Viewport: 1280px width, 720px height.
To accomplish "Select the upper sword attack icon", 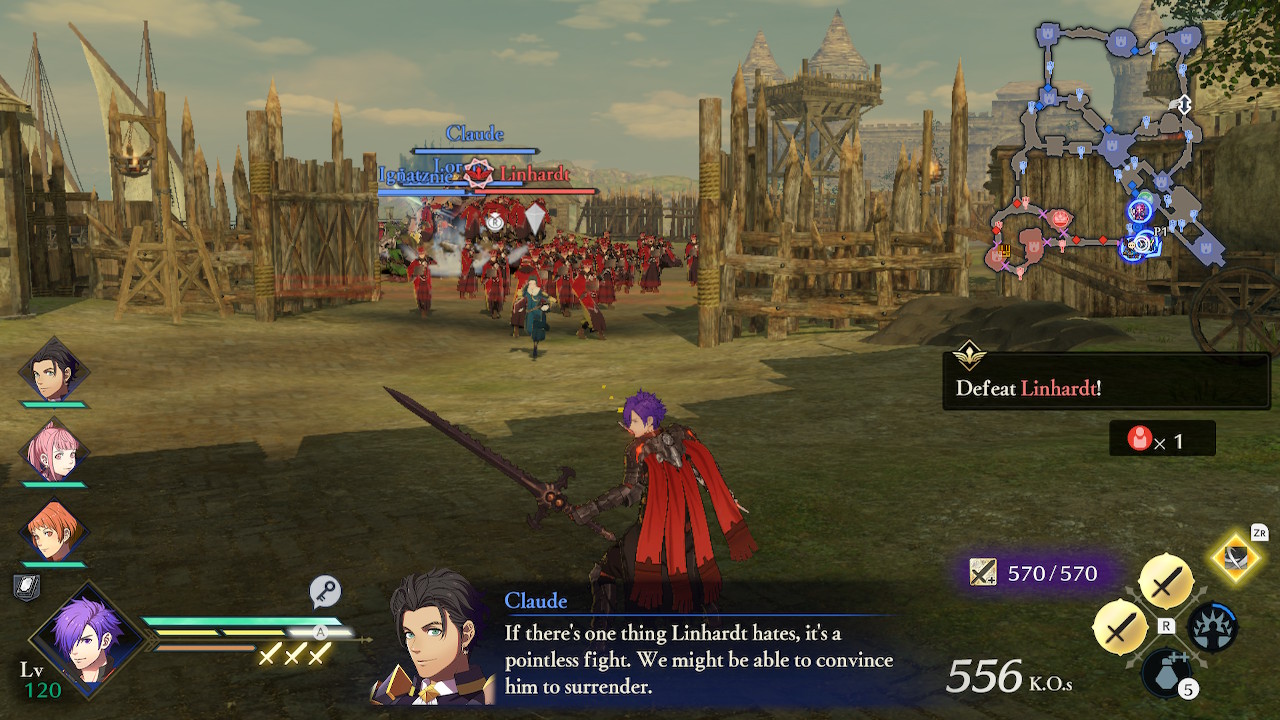I will [x=1167, y=578].
